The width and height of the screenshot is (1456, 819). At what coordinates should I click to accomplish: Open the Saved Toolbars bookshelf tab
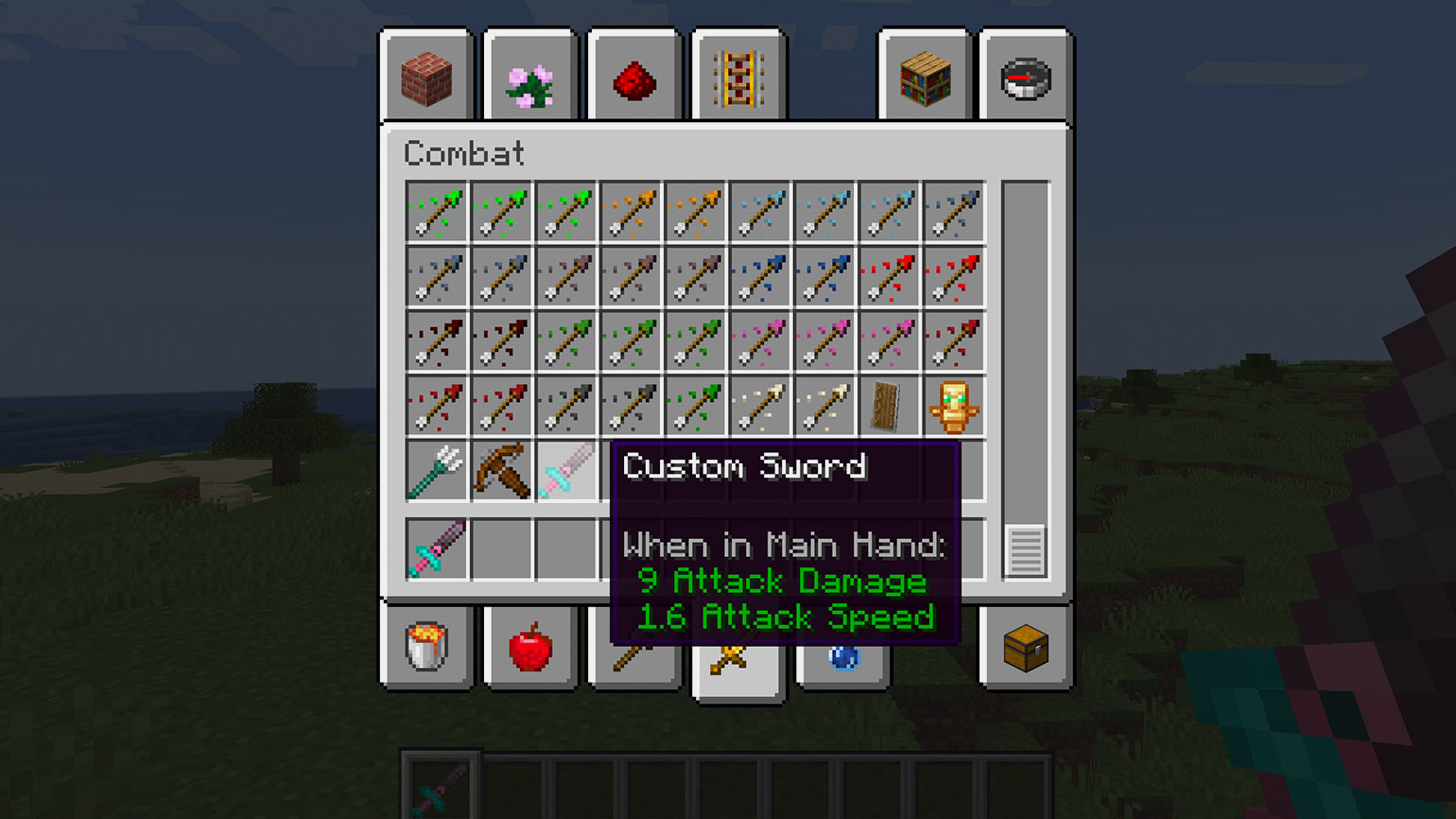(x=925, y=79)
